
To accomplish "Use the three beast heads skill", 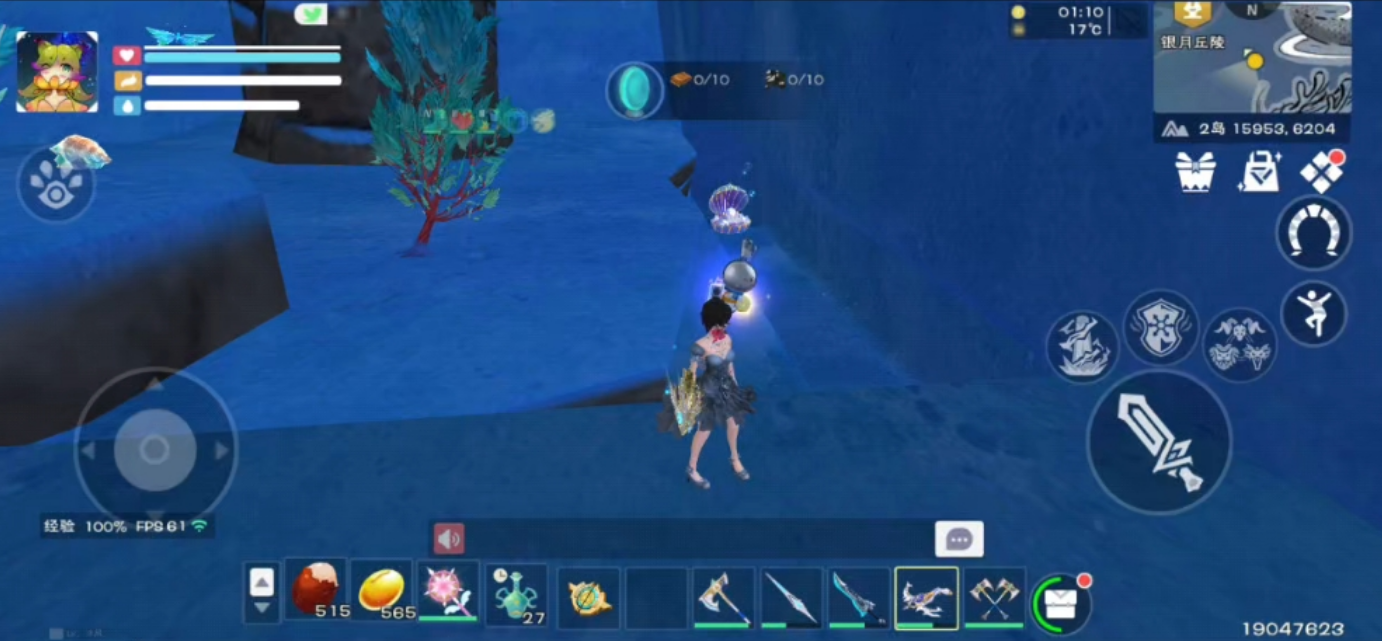I will click(1239, 346).
